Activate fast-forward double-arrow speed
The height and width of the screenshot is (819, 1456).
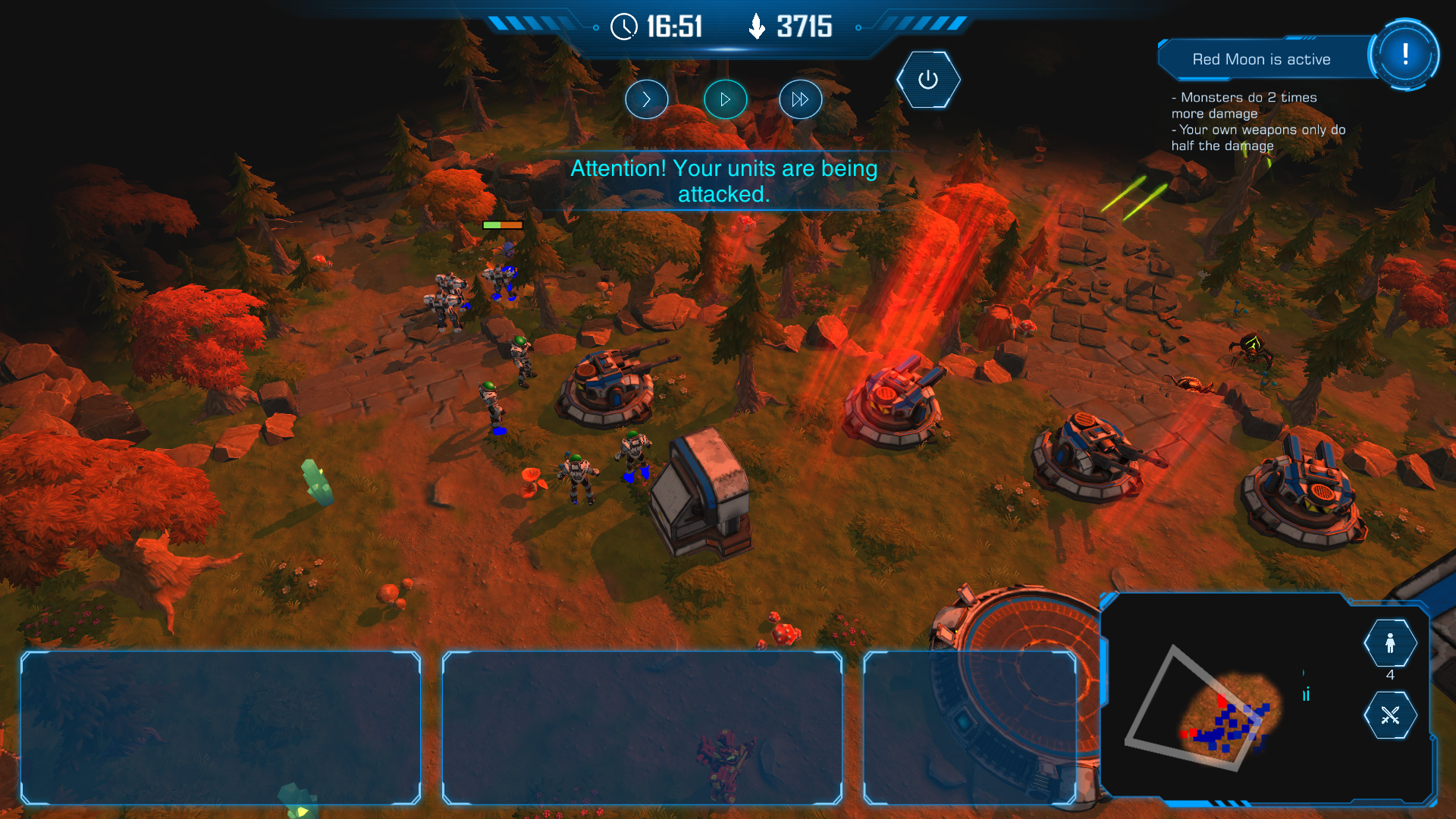pyautogui.click(x=800, y=99)
